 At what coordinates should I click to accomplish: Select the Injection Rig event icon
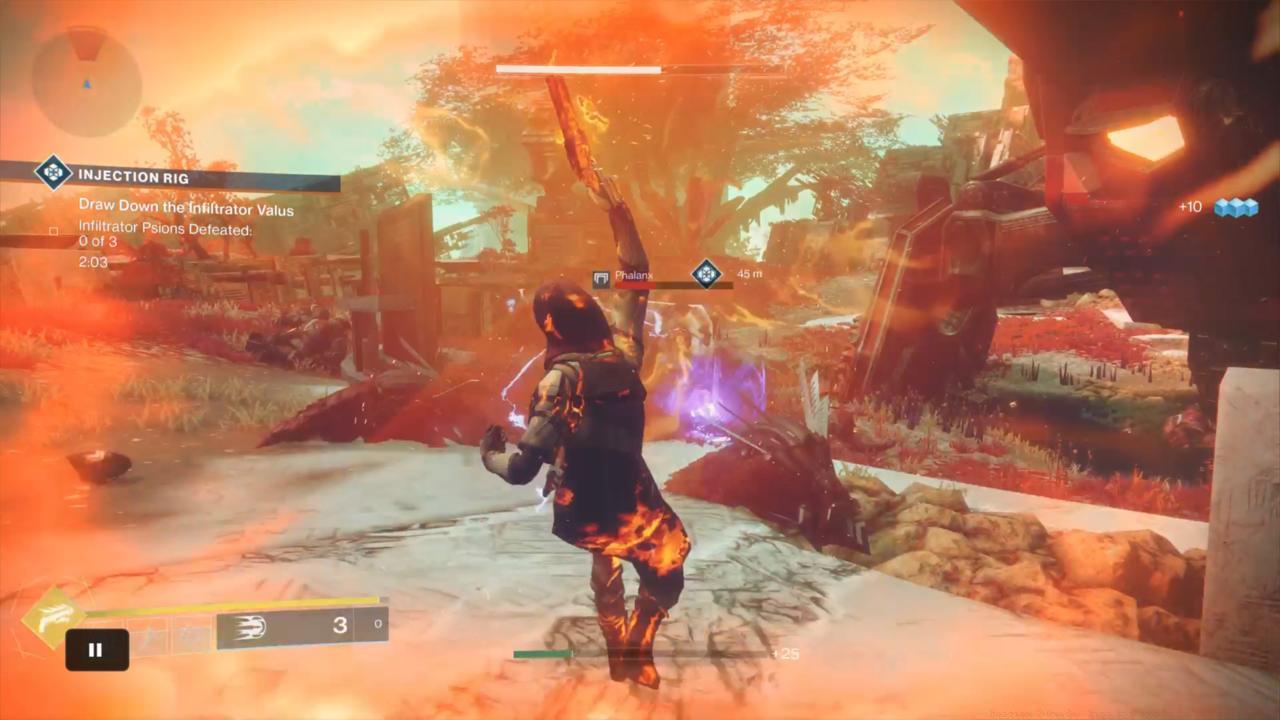pos(53,173)
